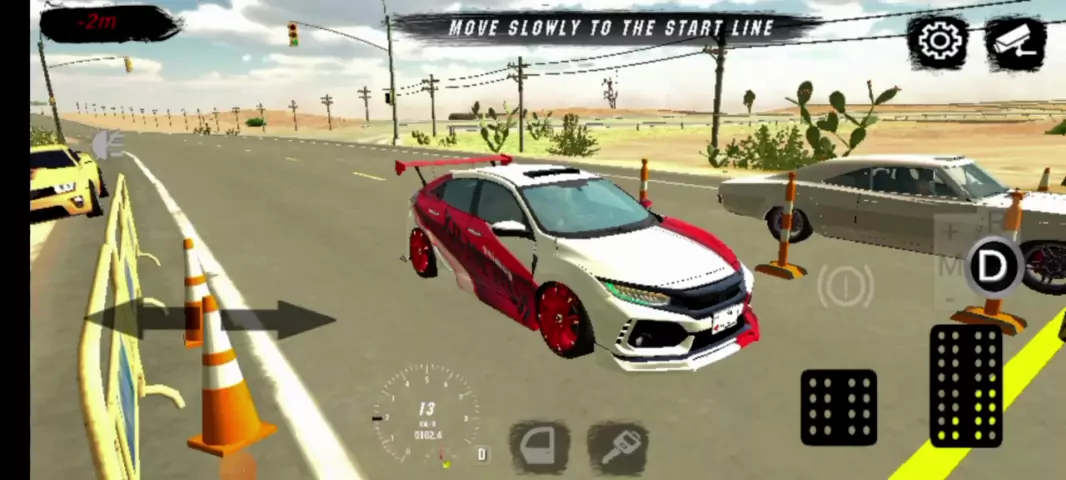Hit the taller gas pedal
Viewport: 1066px width, 480px height.
[x=966, y=385]
